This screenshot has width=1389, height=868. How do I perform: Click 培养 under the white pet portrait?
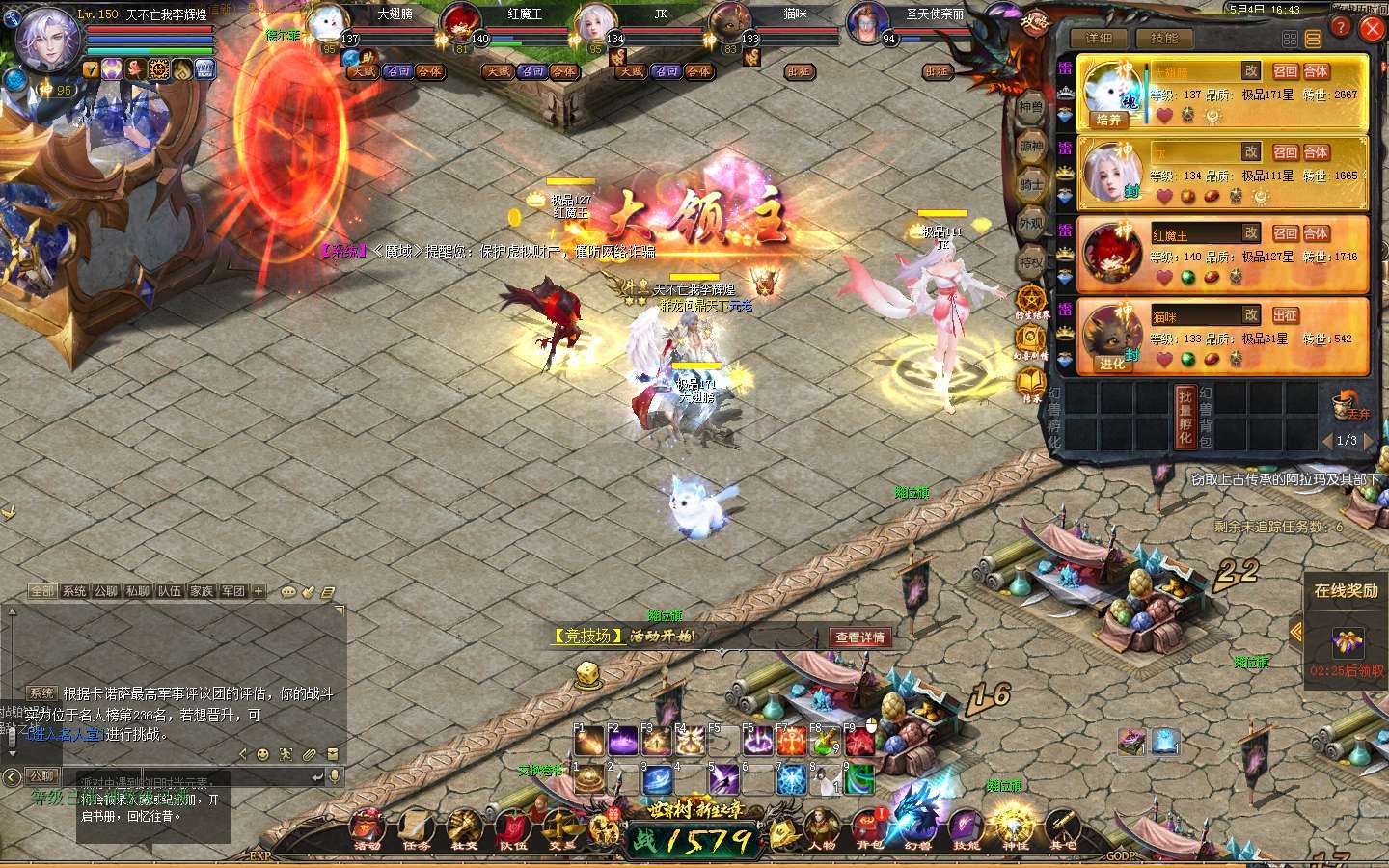[x=1109, y=121]
